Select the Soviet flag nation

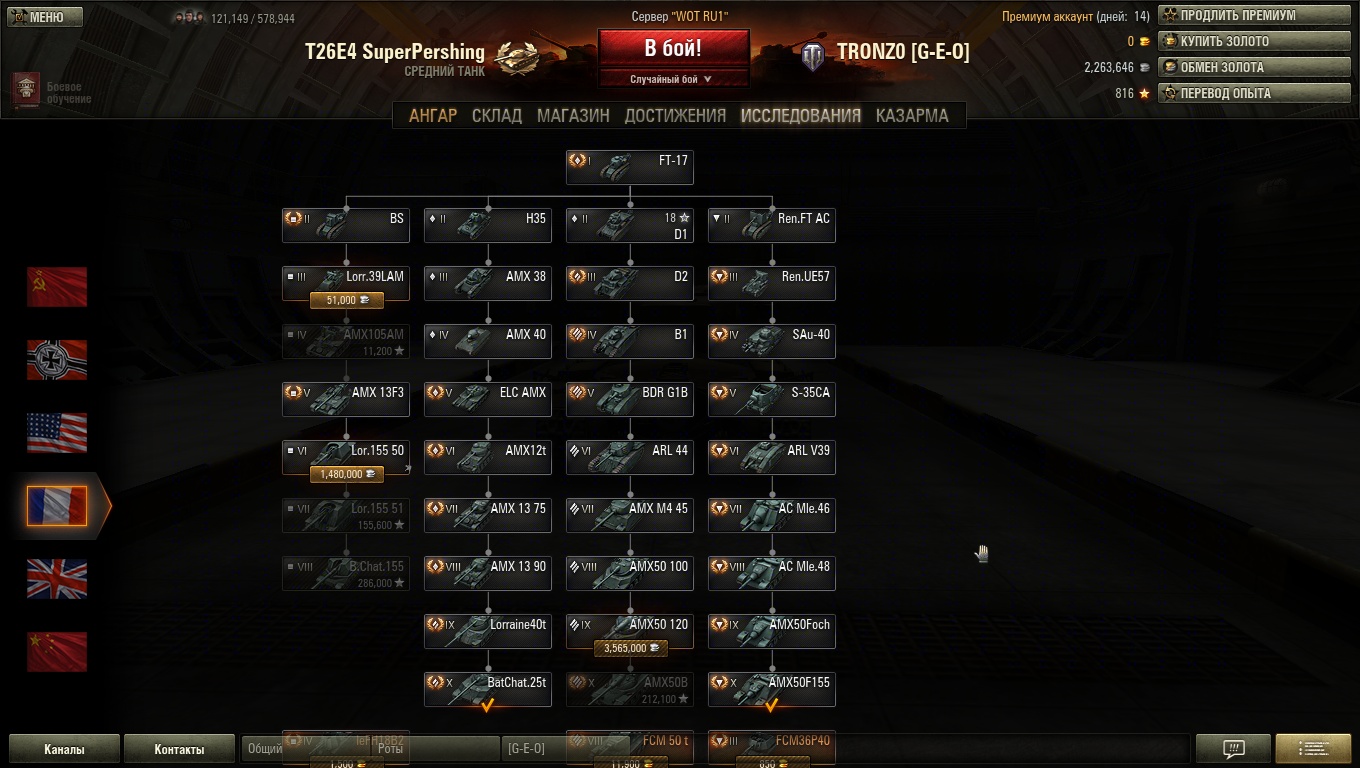coord(57,287)
